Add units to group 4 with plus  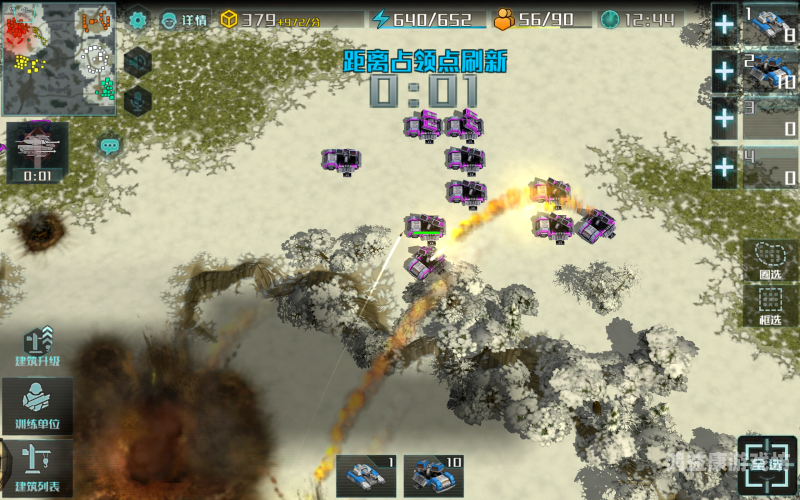point(724,168)
